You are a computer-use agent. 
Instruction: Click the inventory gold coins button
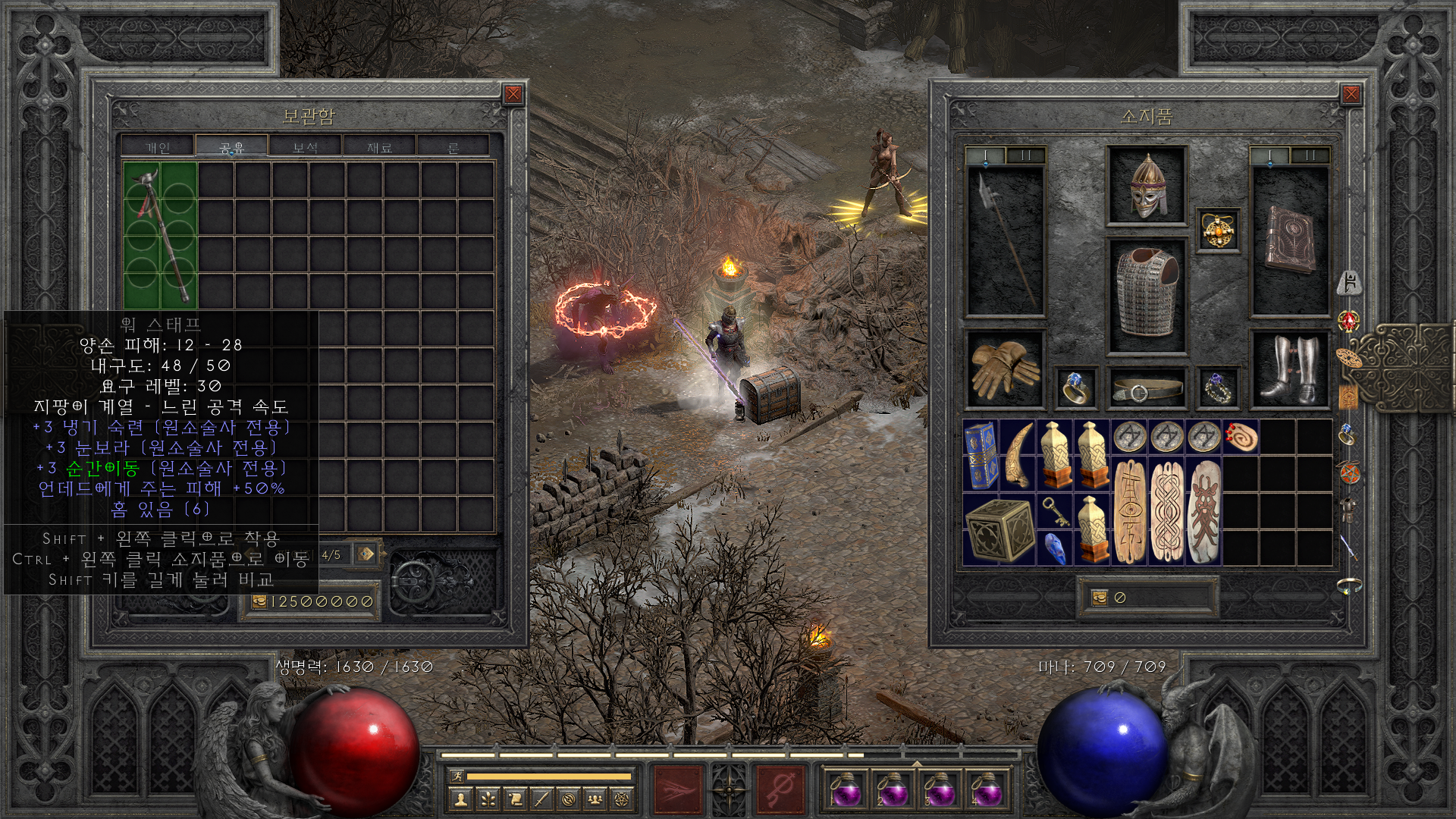tap(1100, 598)
